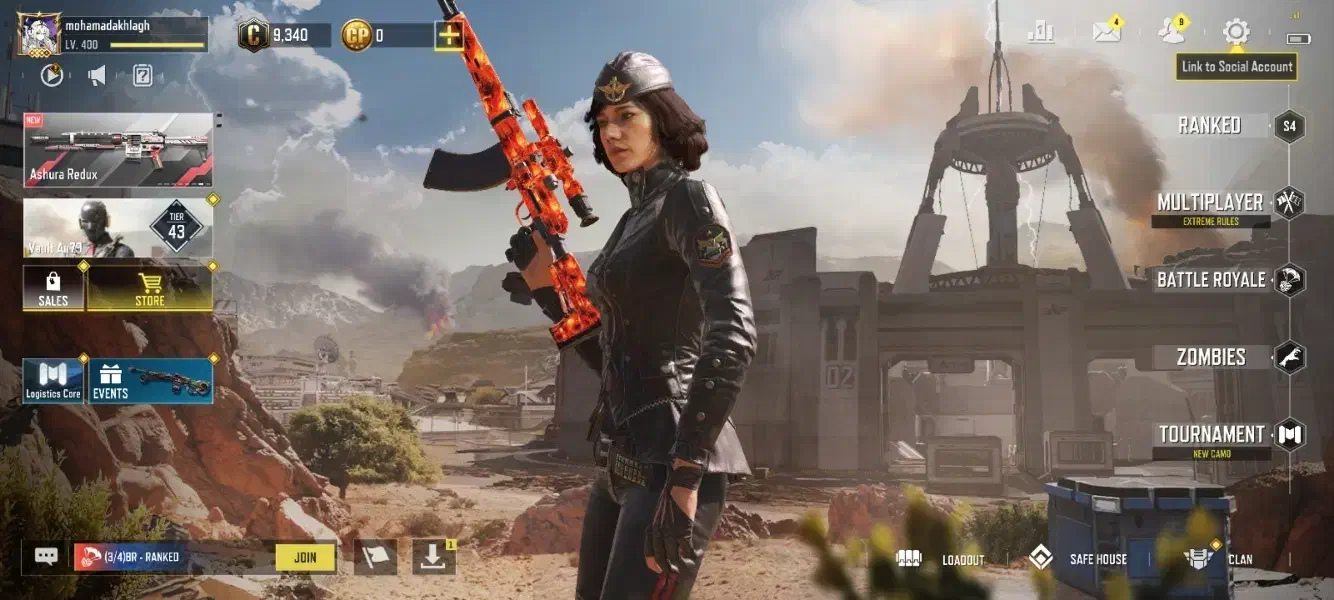Screen dimensions: 1334x600
Task: Open the Zombies mode
Action: pyautogui.click(x=1211, y=357)
